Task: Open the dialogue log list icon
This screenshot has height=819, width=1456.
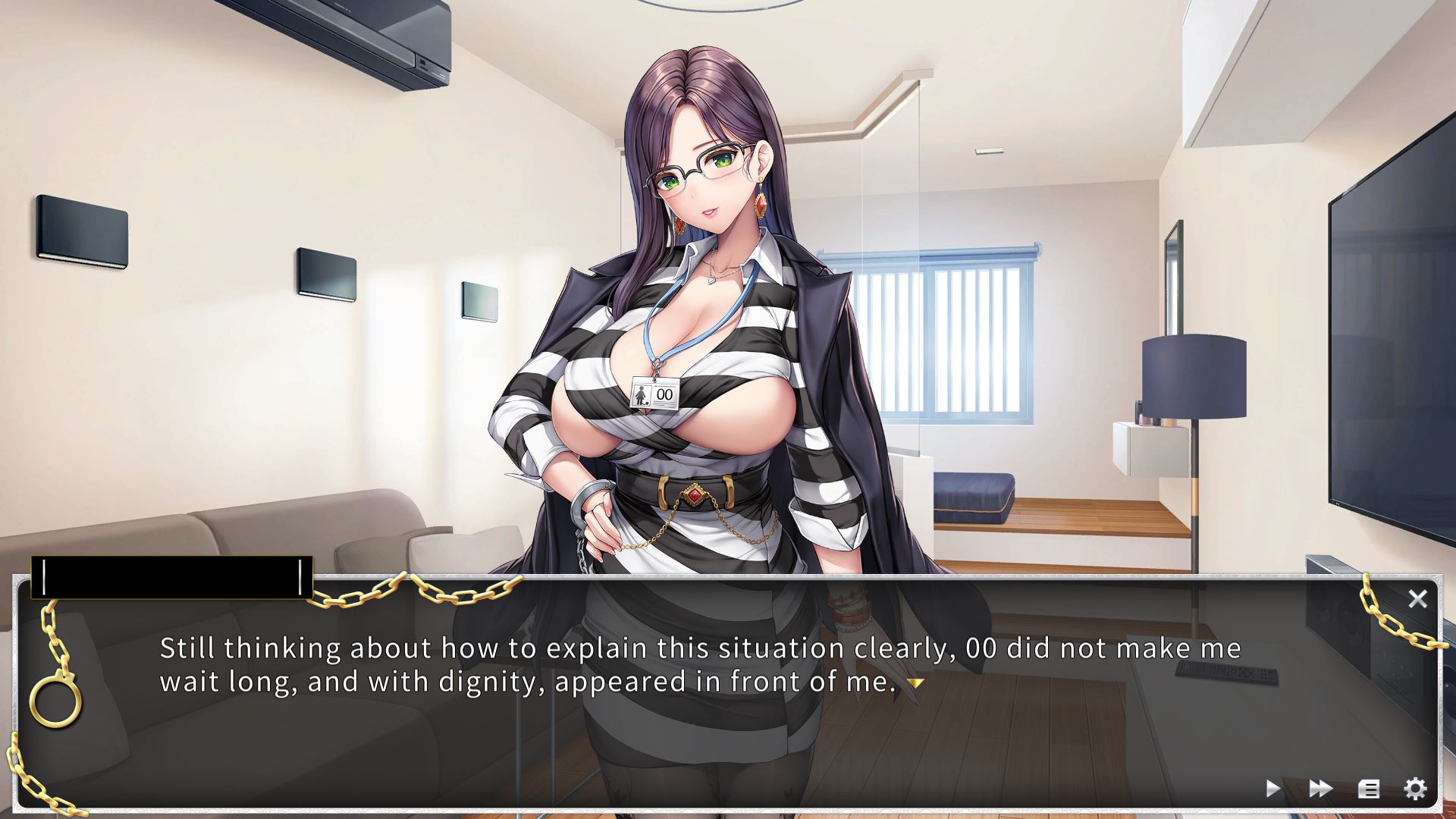Action: pos(1368,789)
